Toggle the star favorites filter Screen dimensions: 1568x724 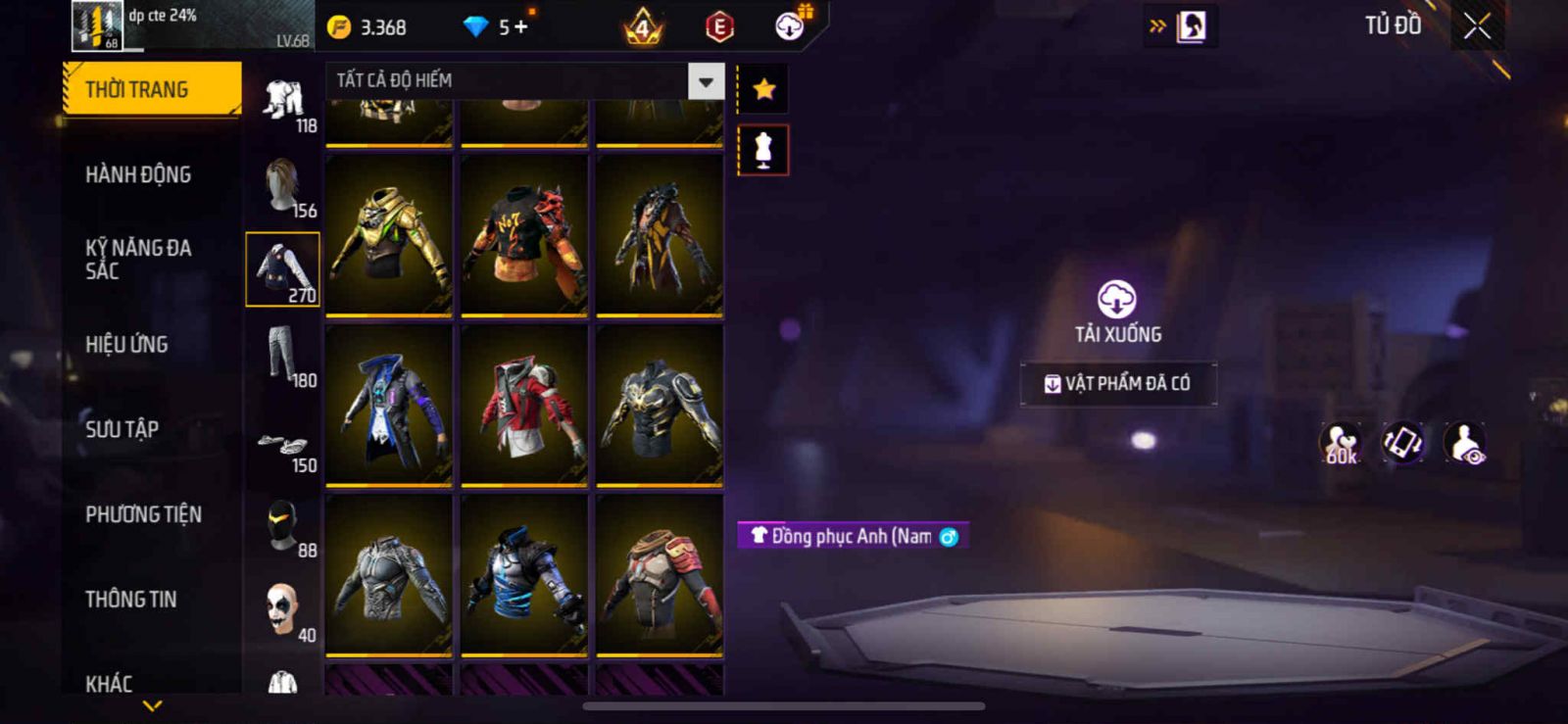pos(763,89)
